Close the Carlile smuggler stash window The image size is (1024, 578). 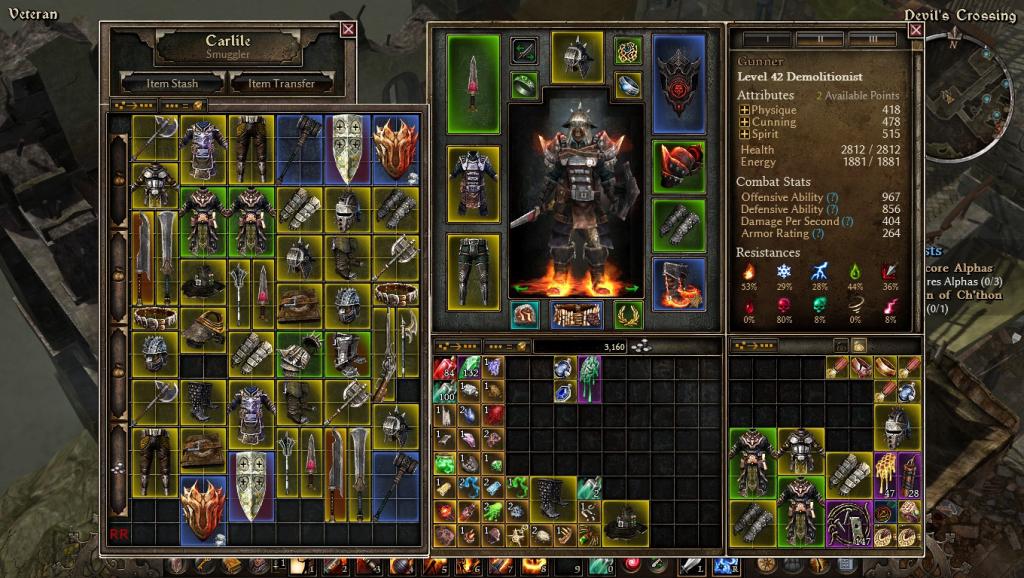(348, 29)
